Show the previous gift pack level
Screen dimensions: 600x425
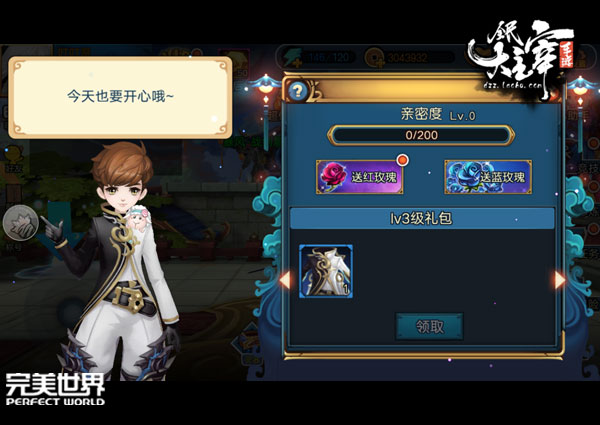tap(284, 280)
